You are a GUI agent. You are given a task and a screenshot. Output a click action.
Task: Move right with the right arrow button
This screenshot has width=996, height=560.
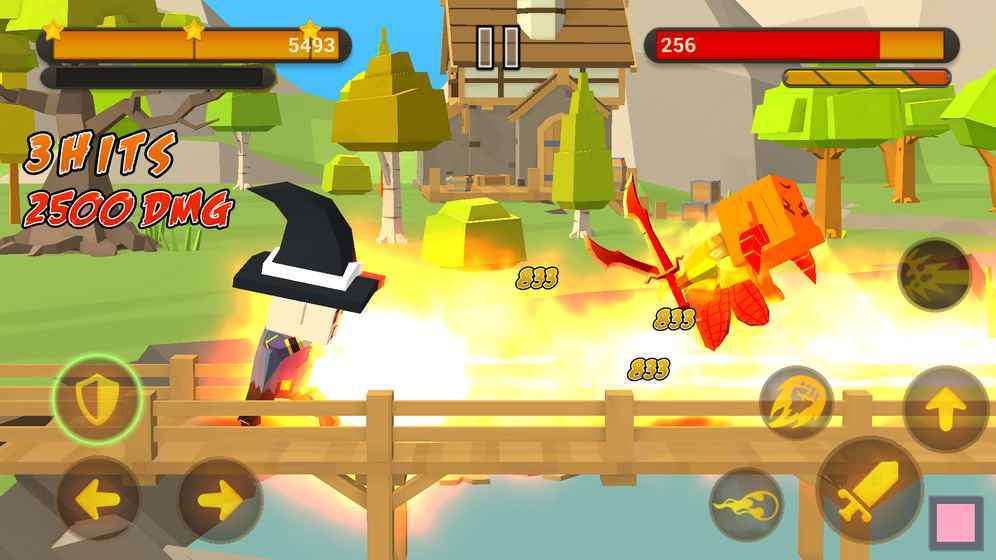(220, 499)
